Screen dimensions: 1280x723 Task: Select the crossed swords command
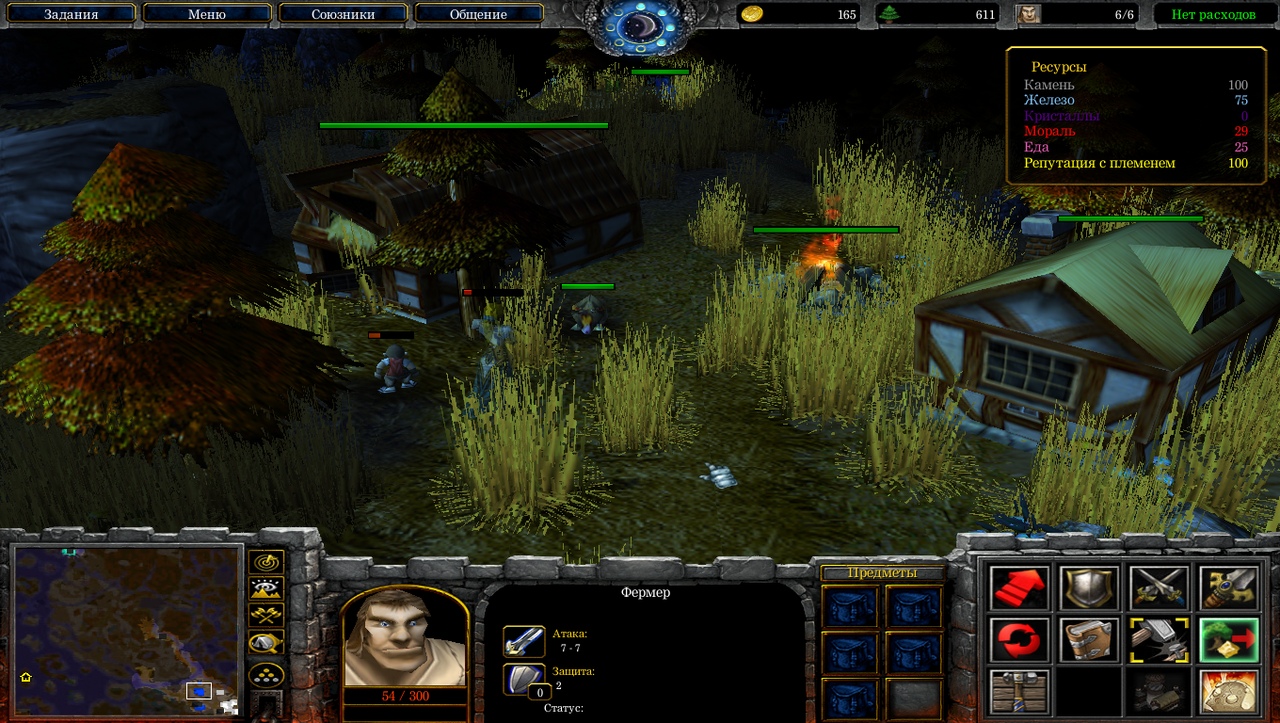click(1159, 588)
